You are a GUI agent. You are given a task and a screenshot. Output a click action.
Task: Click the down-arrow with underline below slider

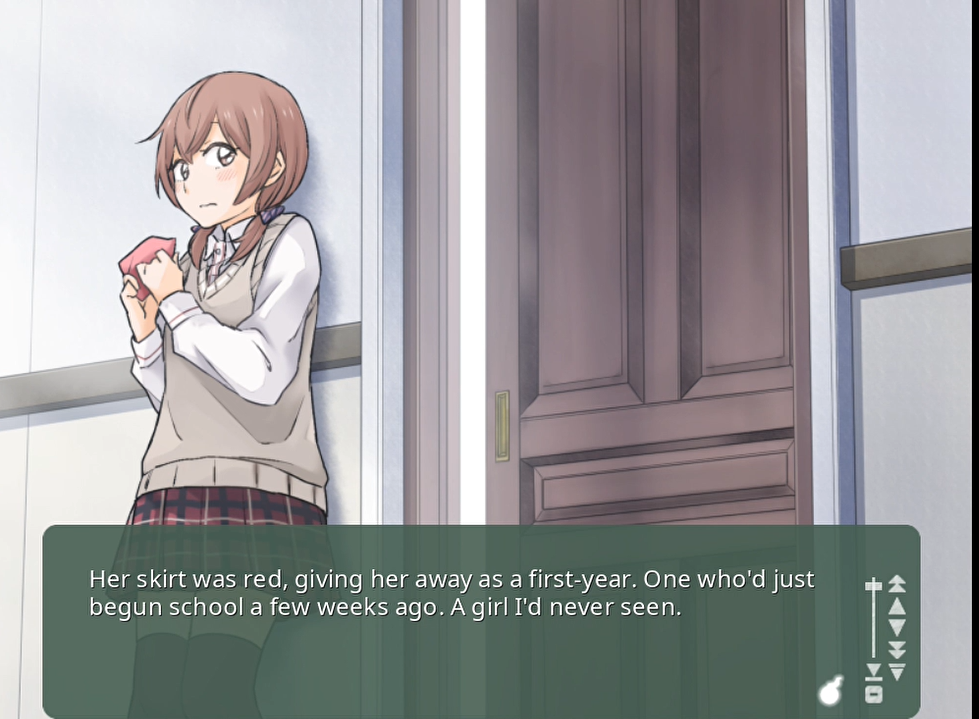(873, 671)
